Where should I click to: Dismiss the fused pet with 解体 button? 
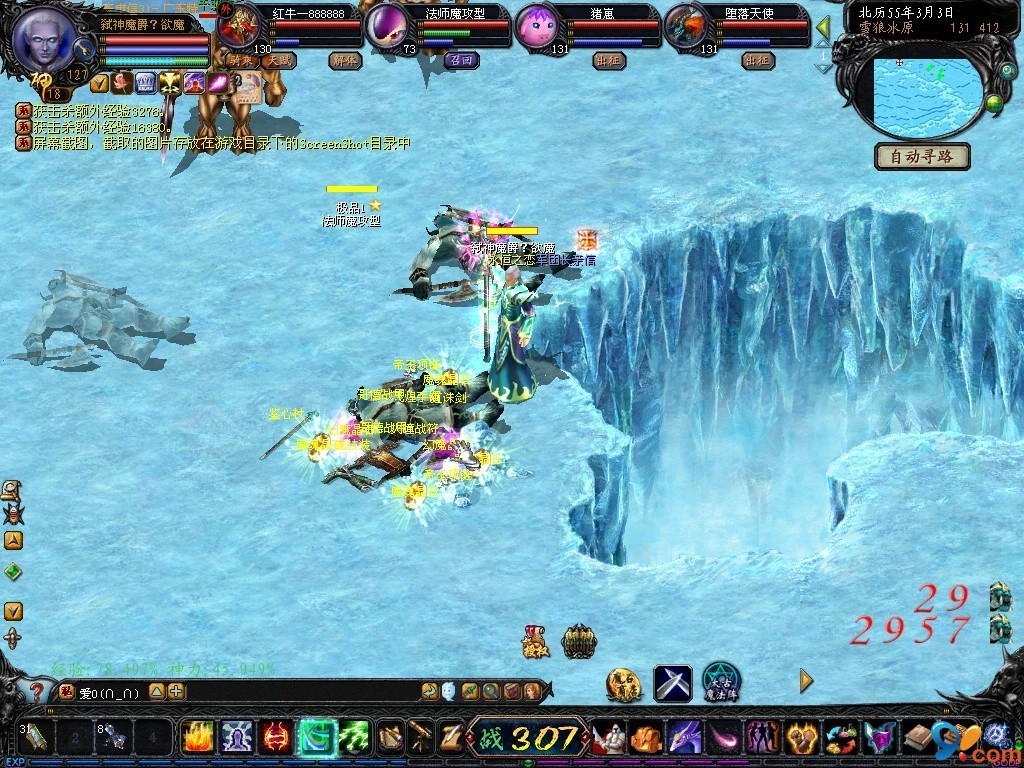click(x=344, y=60)
